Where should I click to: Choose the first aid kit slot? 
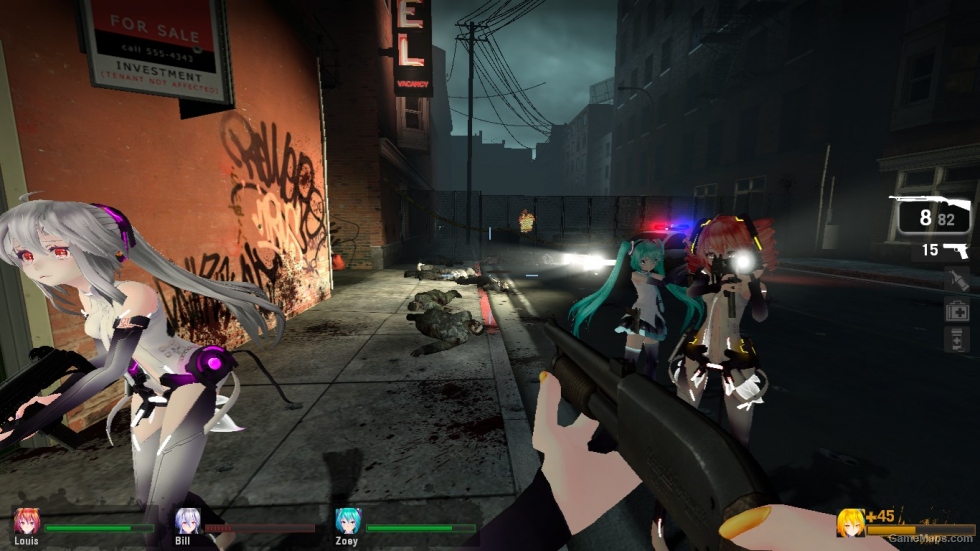[x=956, y=311]
